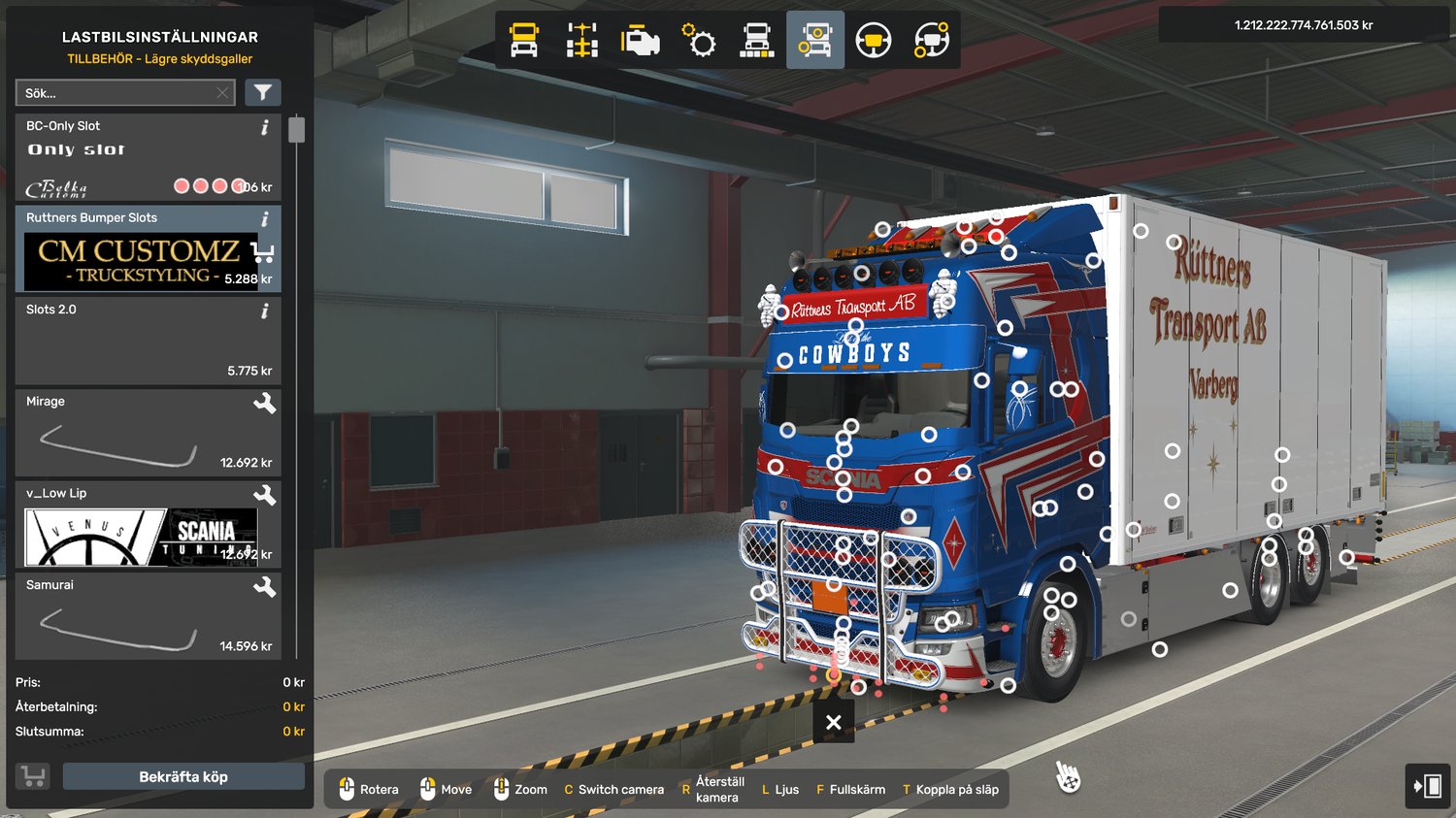The height and width of the screenshot is (818, 1456).
Task: Open the truck with cargo tab
Action: (757, 41)
